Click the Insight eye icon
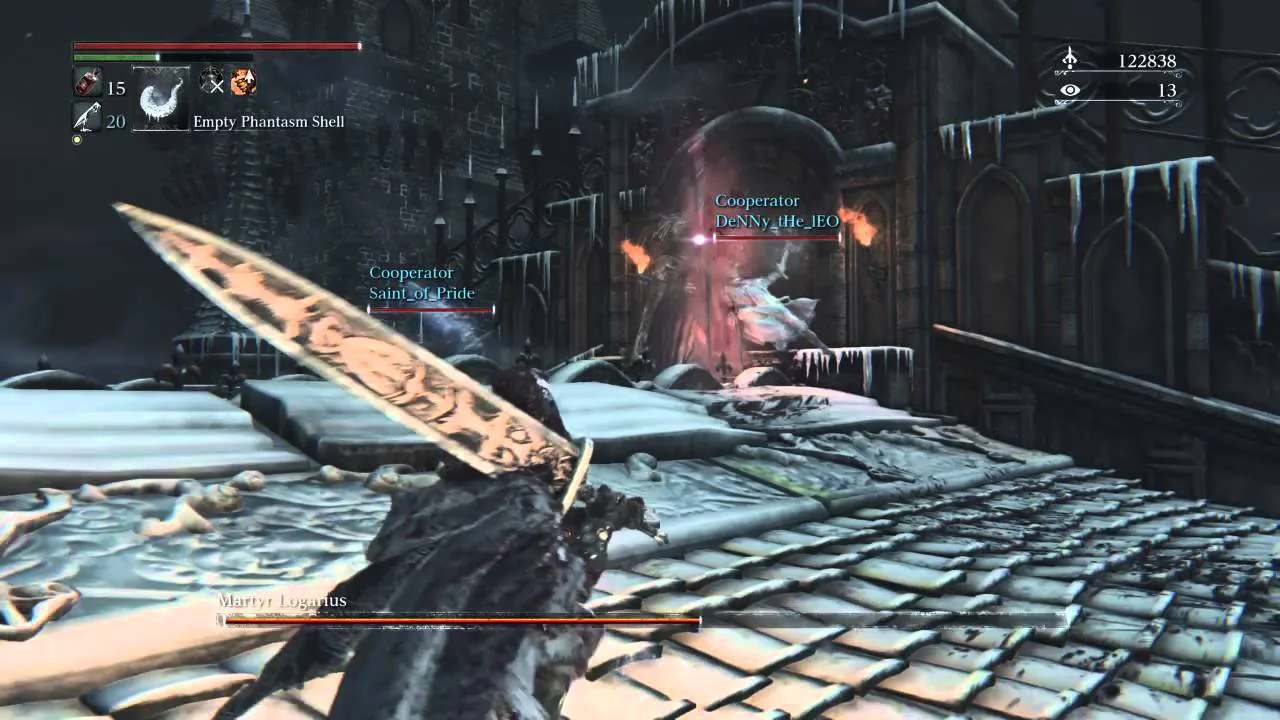Screen dimensions: 1280x720 [x=1069, y=90]
